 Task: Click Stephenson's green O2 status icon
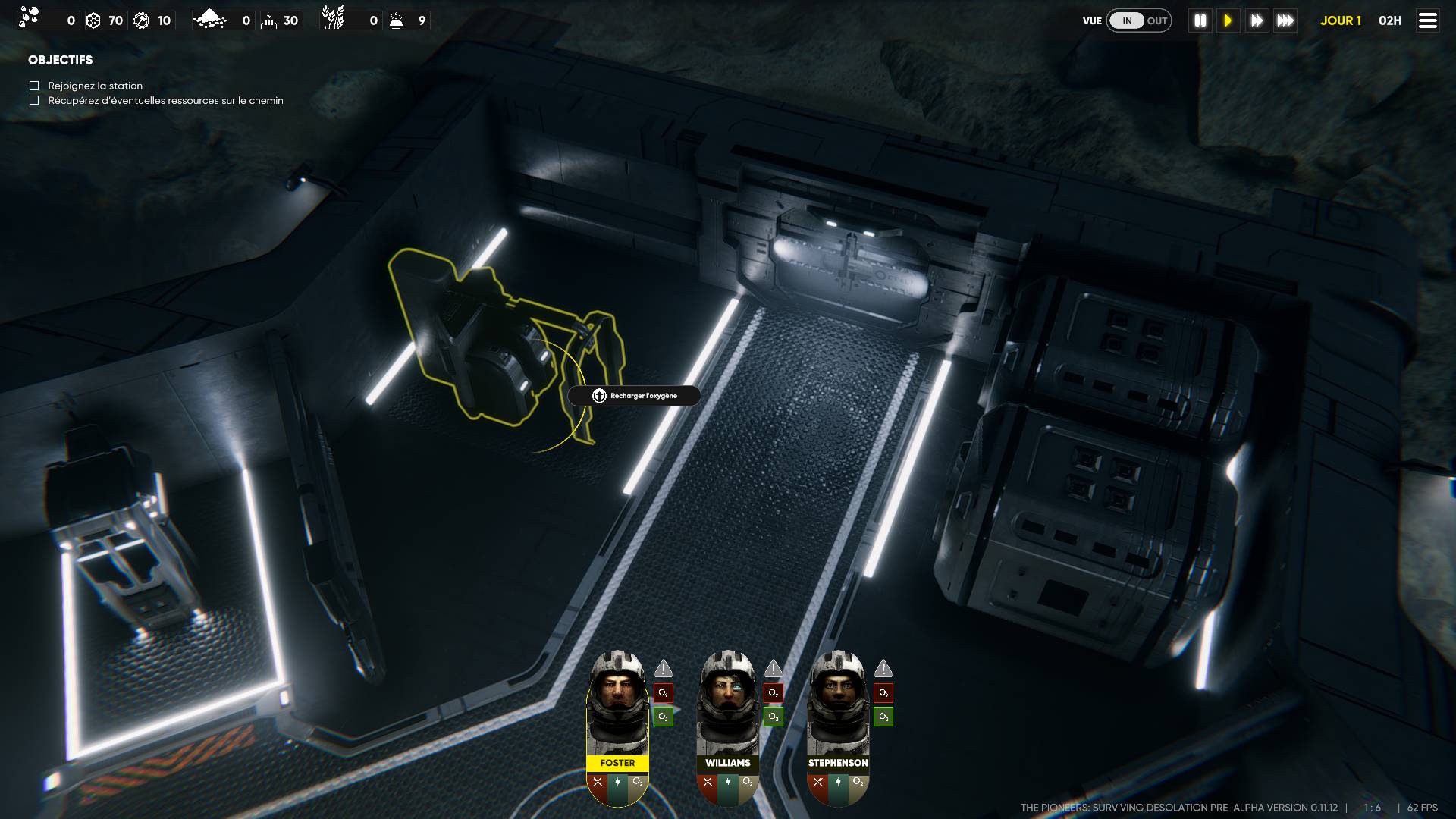point(883,717)
